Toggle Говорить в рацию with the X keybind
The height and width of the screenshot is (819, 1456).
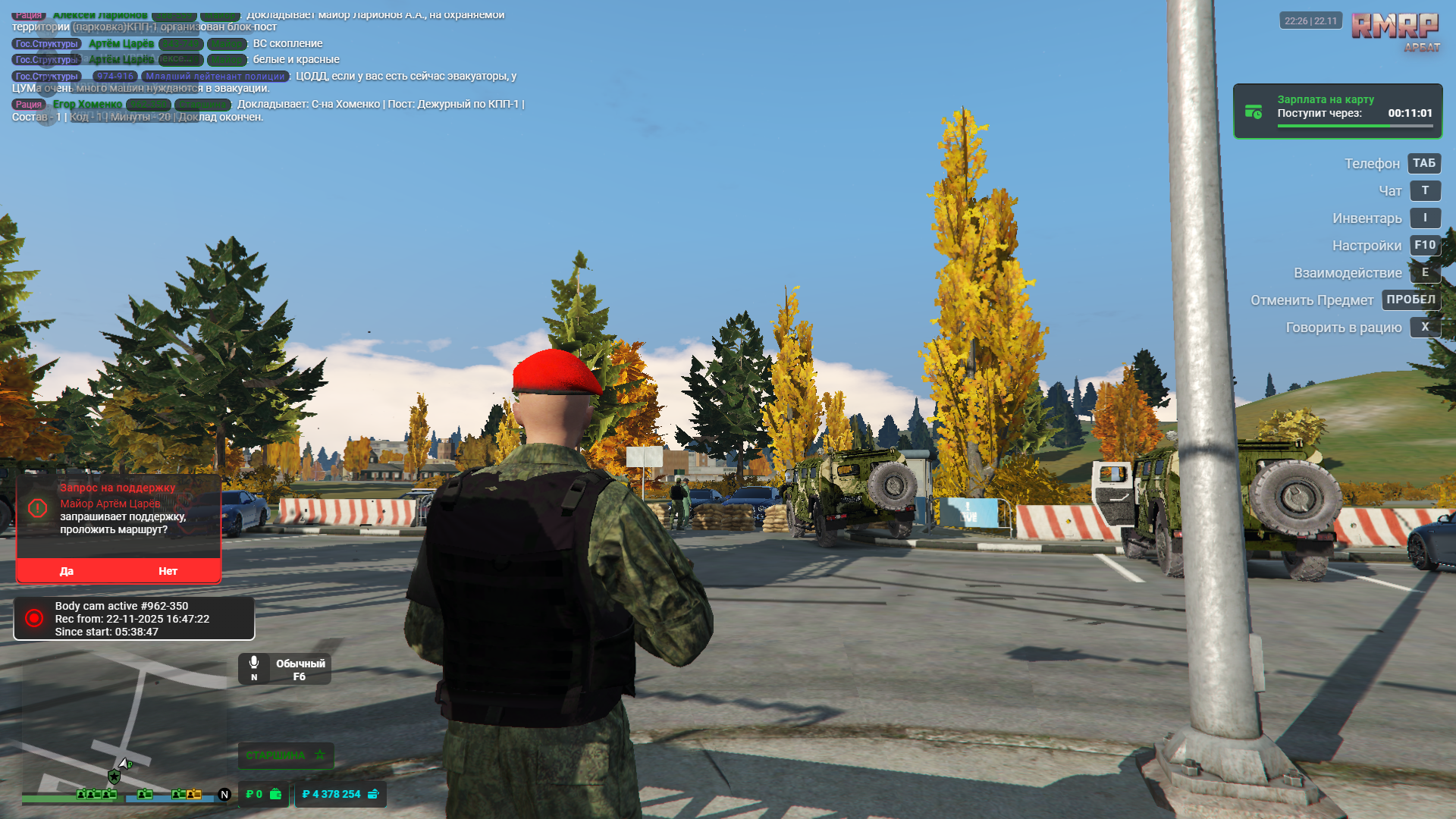pyautogui.click(x=1425, y=327)
